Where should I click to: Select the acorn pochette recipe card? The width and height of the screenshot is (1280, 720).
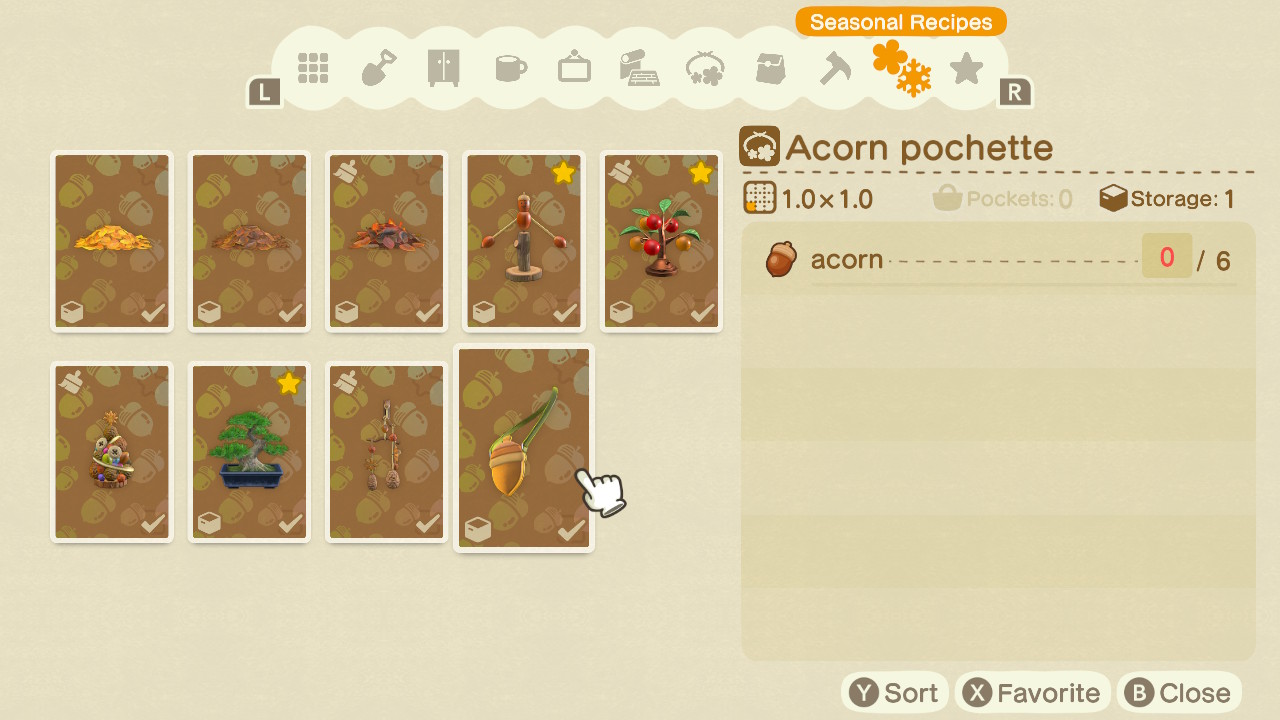click(x=524, y=448)
